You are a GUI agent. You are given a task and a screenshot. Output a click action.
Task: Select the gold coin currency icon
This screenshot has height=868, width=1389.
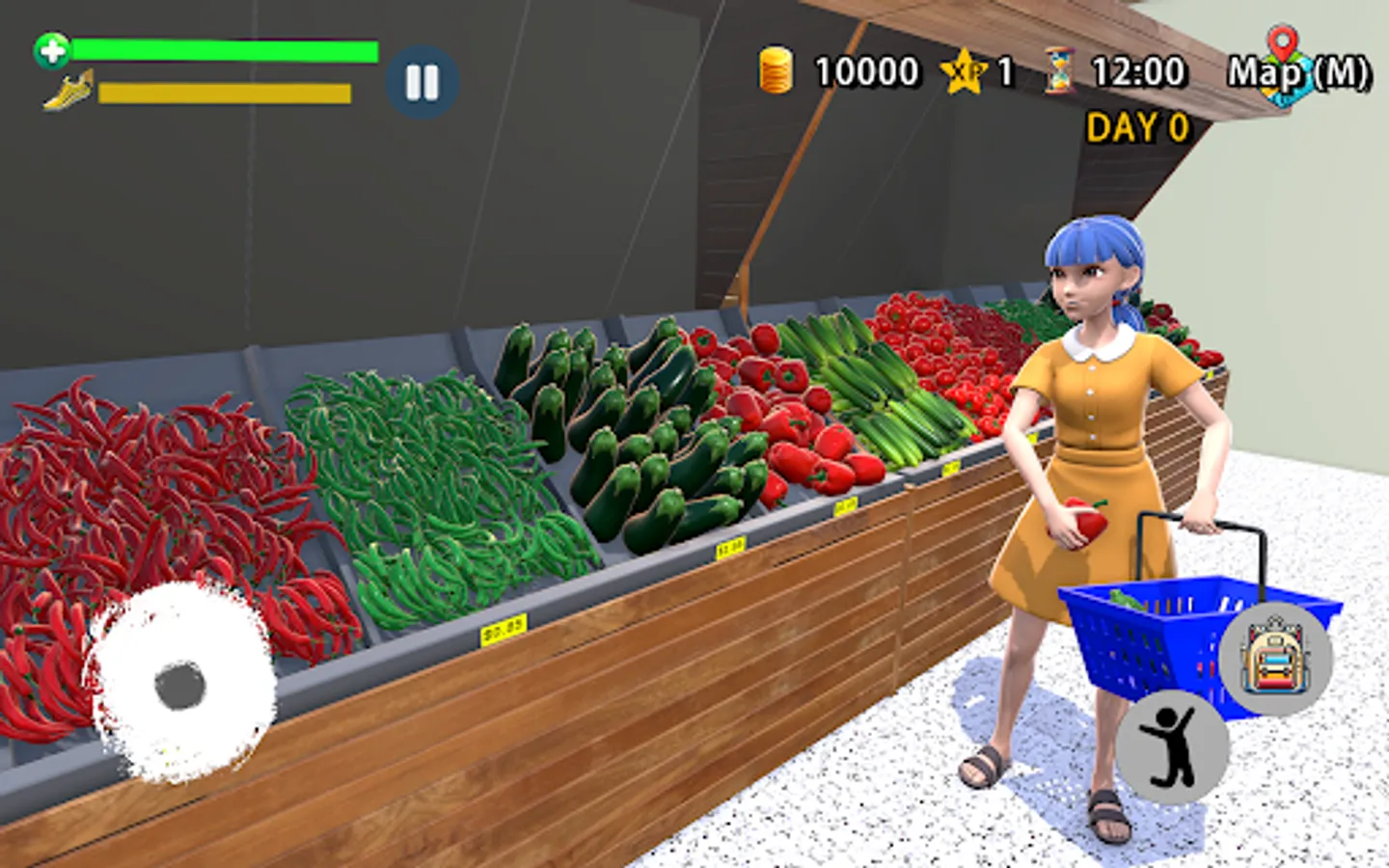(775, 70)
